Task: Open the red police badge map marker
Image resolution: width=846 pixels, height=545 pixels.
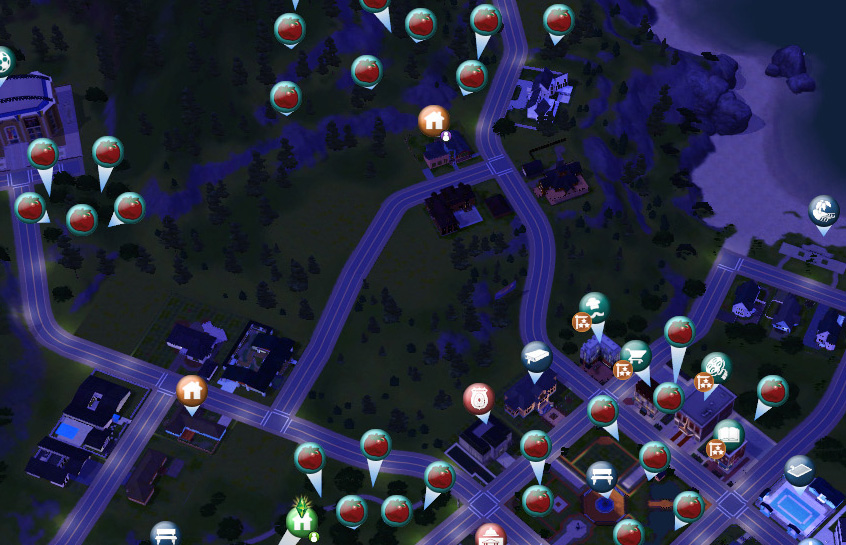Action: (479, 399)
